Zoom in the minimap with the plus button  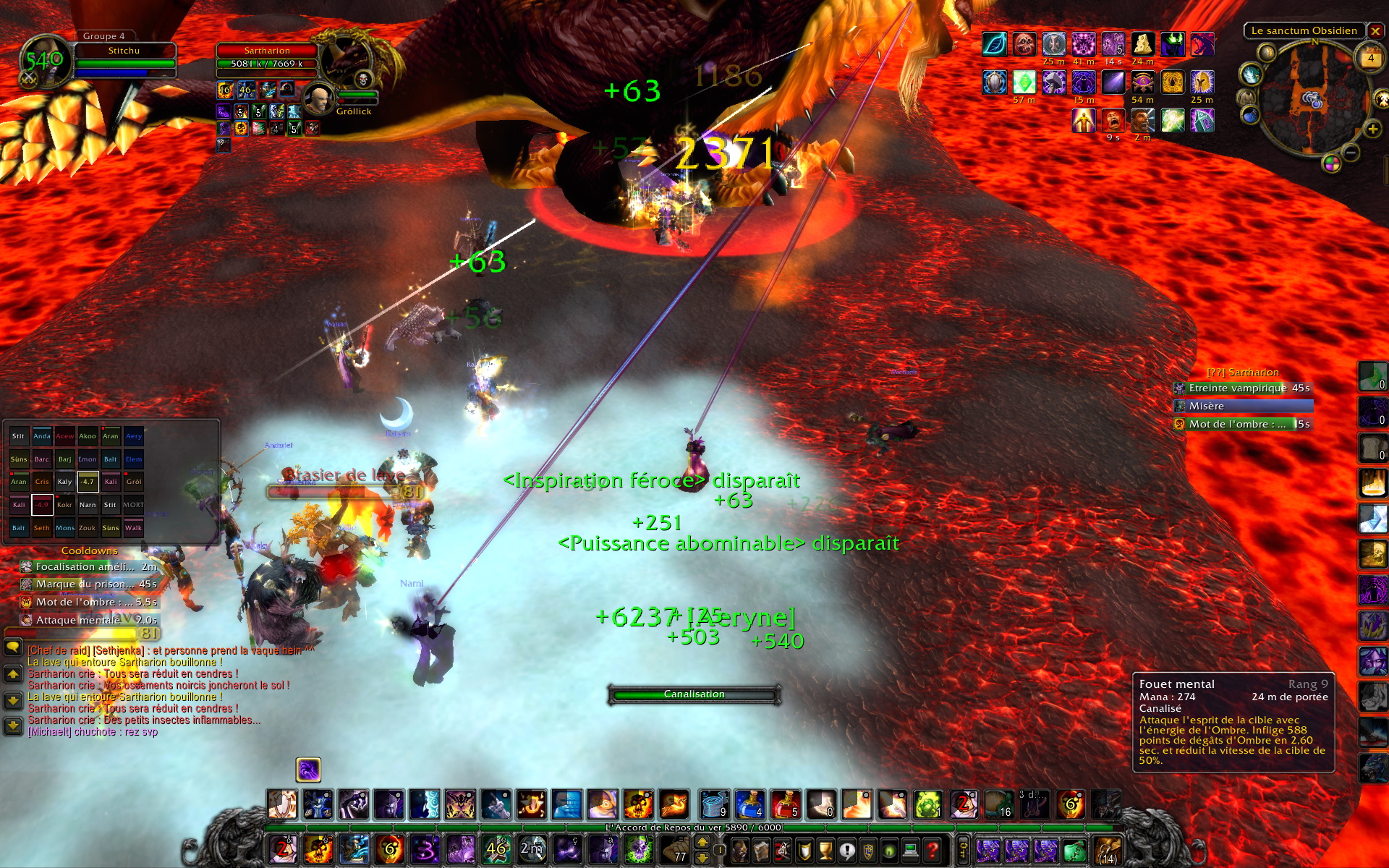point(1372,129)
